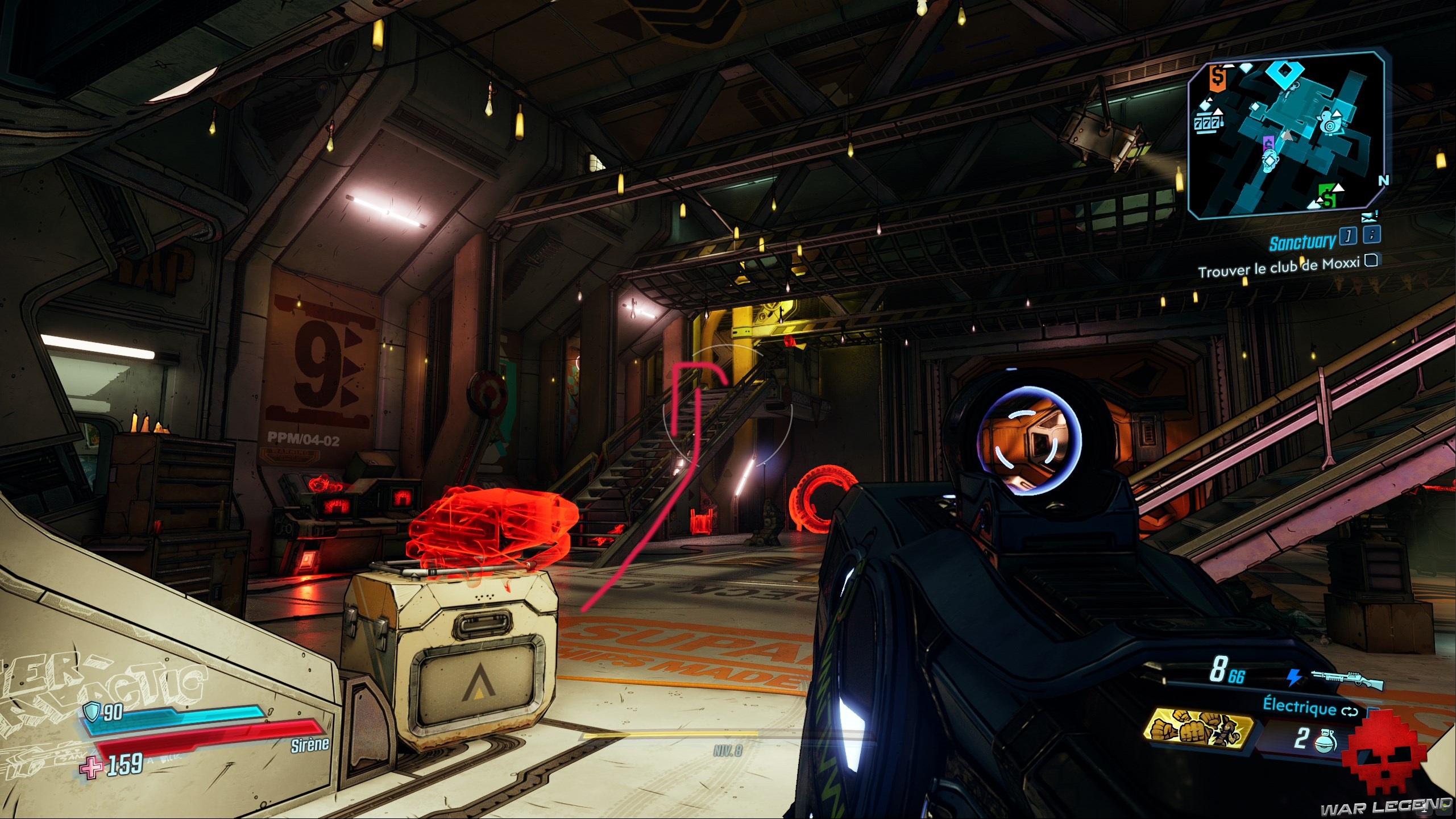Toggle the Électrique element mode
The width and height of the screenshot is (1456, 819).
click(1309, 706)
